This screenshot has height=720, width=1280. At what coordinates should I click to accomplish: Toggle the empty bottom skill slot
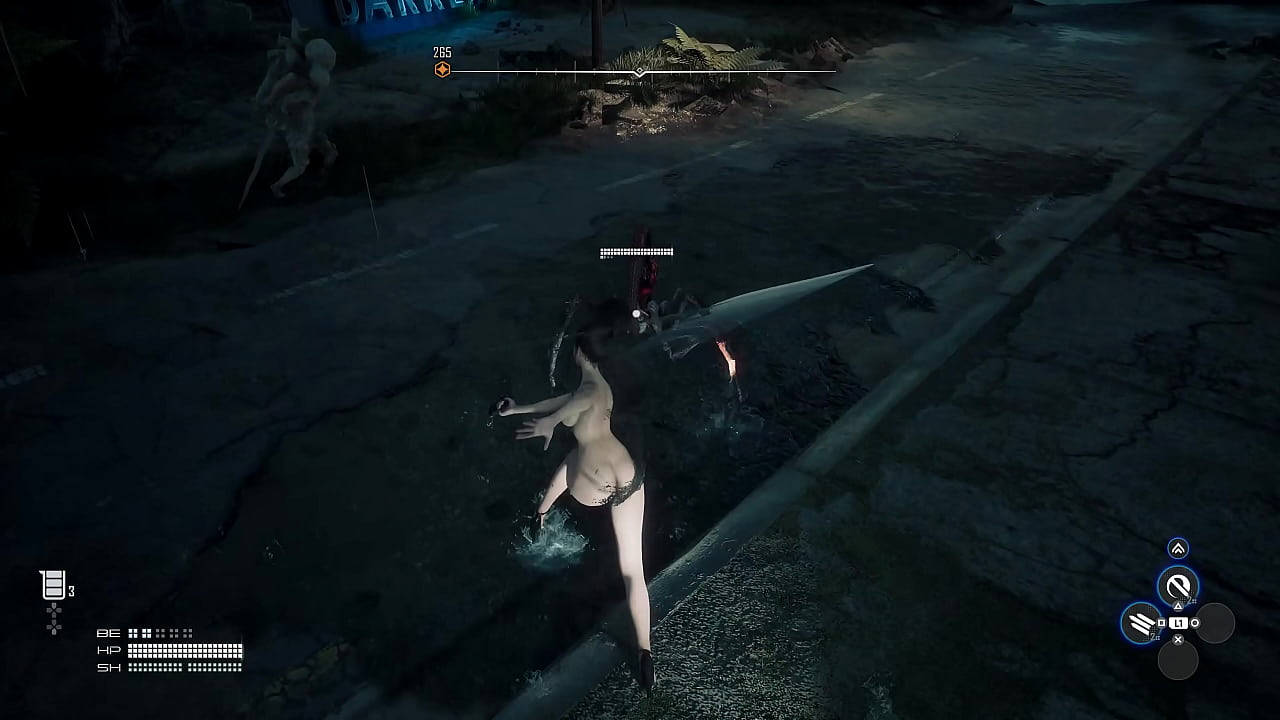coord(1179,659)
